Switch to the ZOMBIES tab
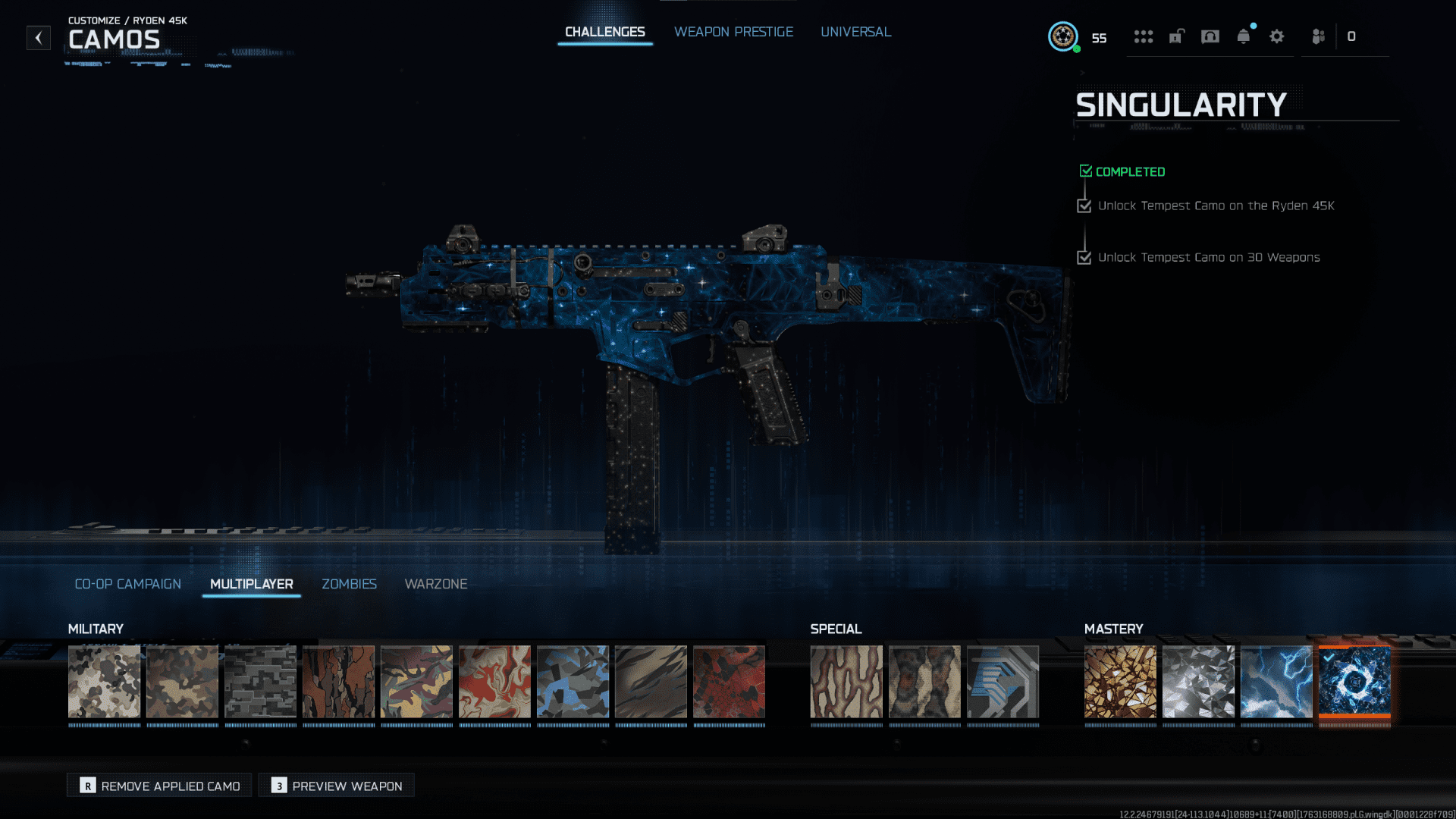 click(349, 584)
